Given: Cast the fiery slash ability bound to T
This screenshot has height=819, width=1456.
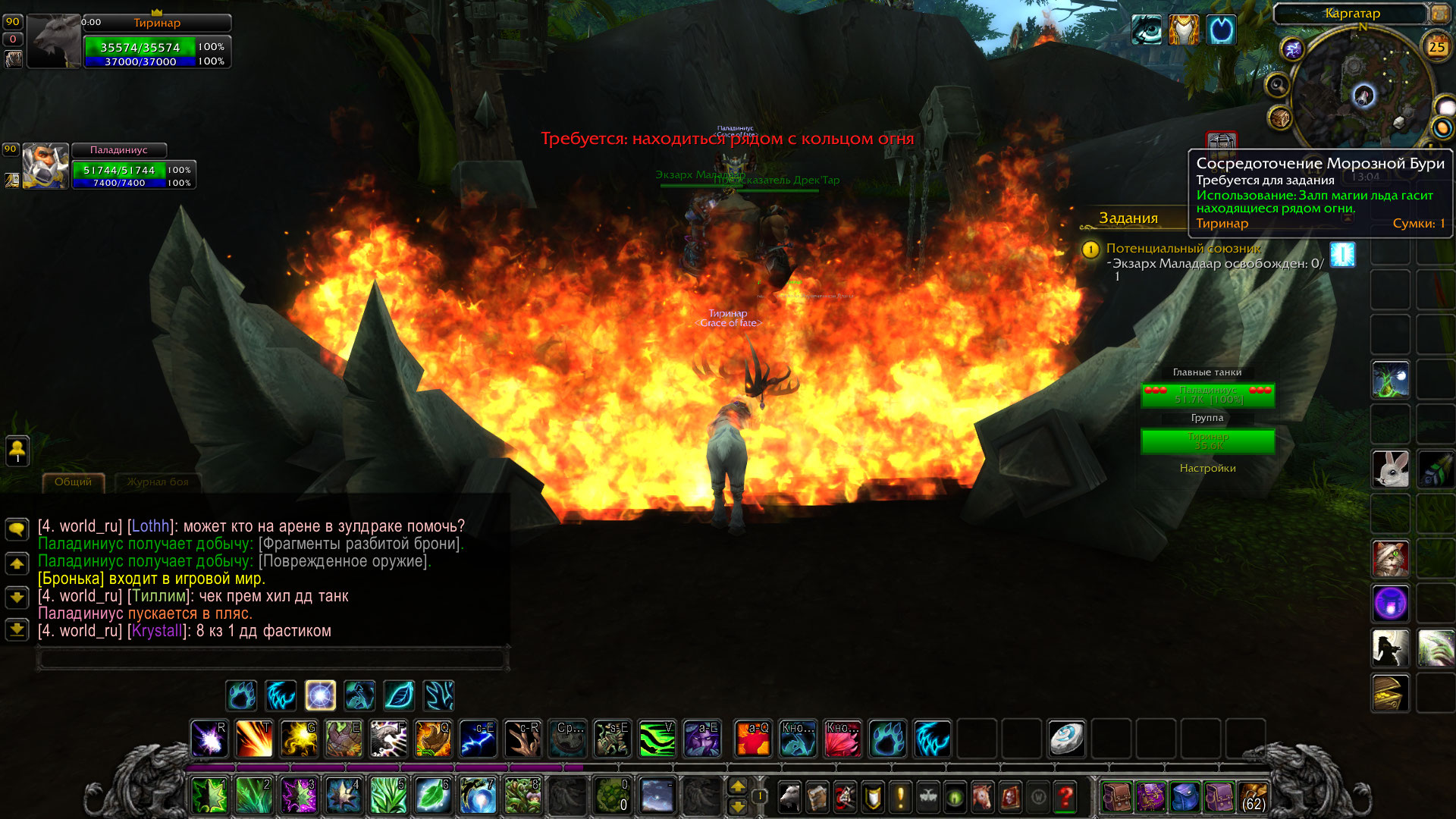Looking at the screenshot, I should [254, 739].
